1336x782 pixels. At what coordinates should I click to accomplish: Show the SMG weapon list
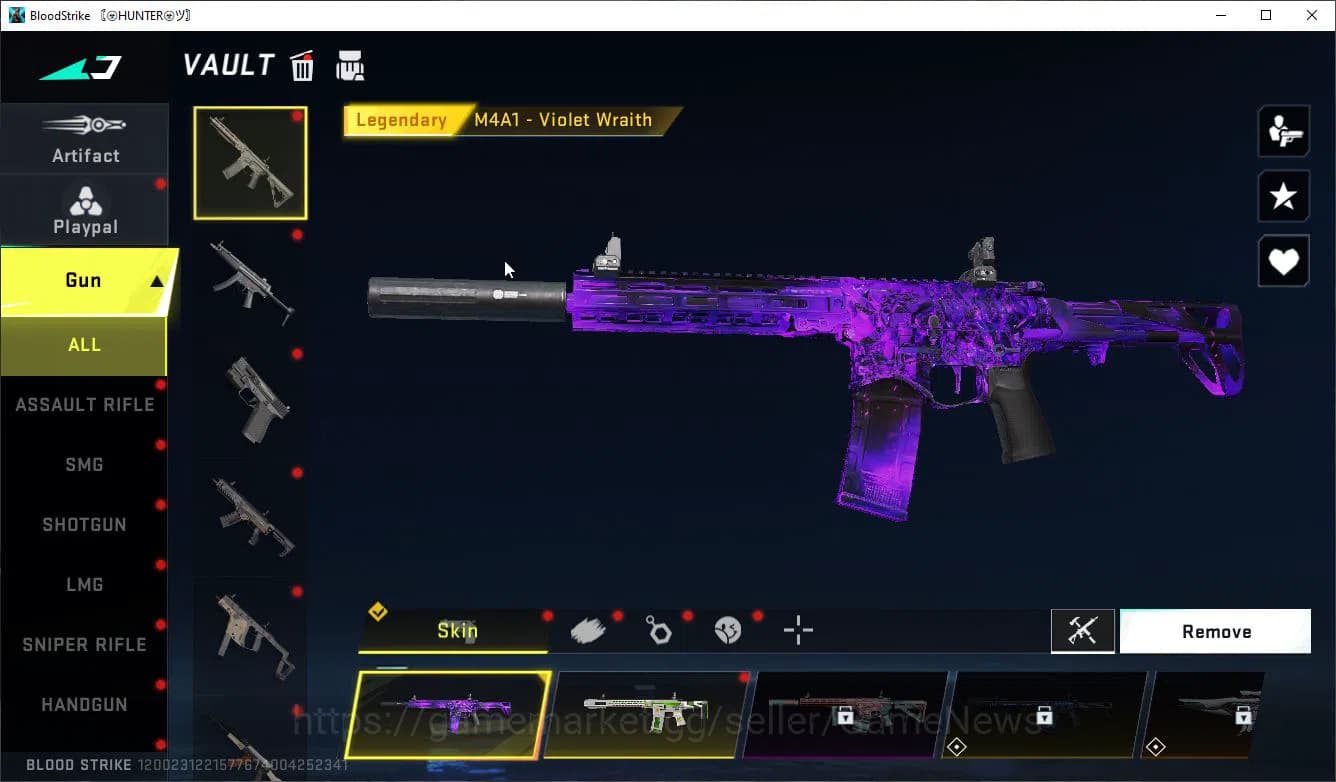tap(84, 465)
